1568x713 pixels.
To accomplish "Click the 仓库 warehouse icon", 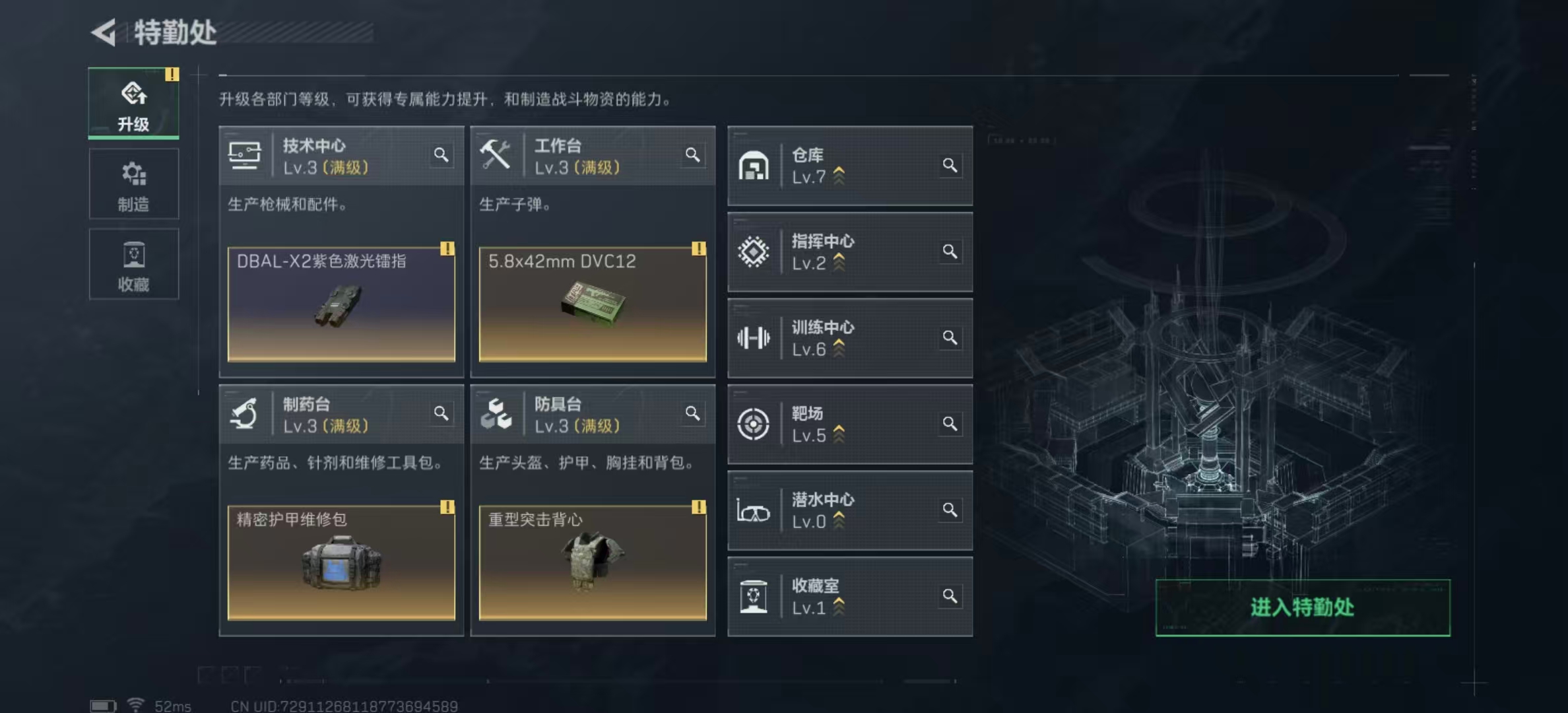I will [754, 165].
